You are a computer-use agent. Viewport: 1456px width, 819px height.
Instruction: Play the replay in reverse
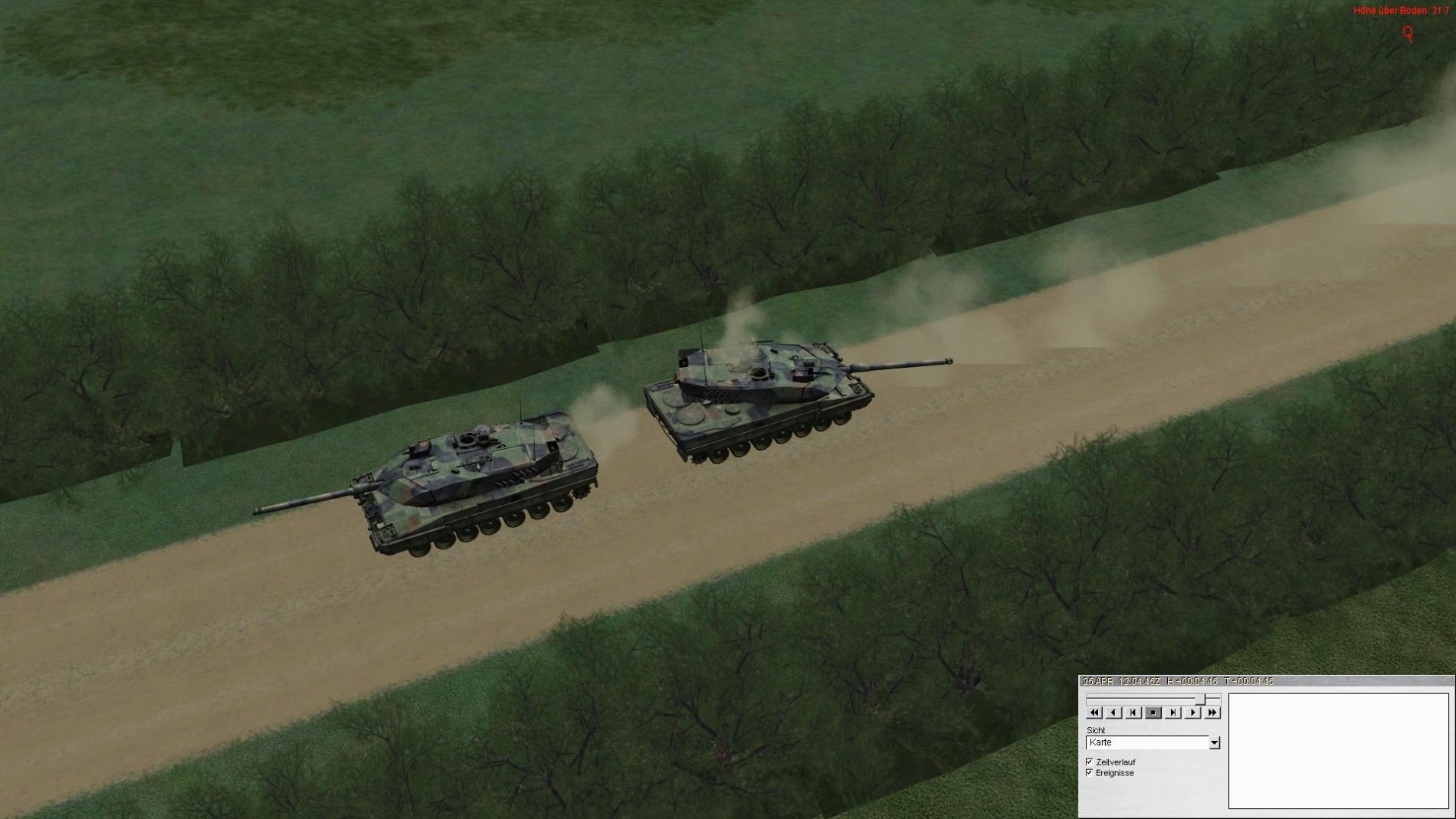click(1114, 713)
